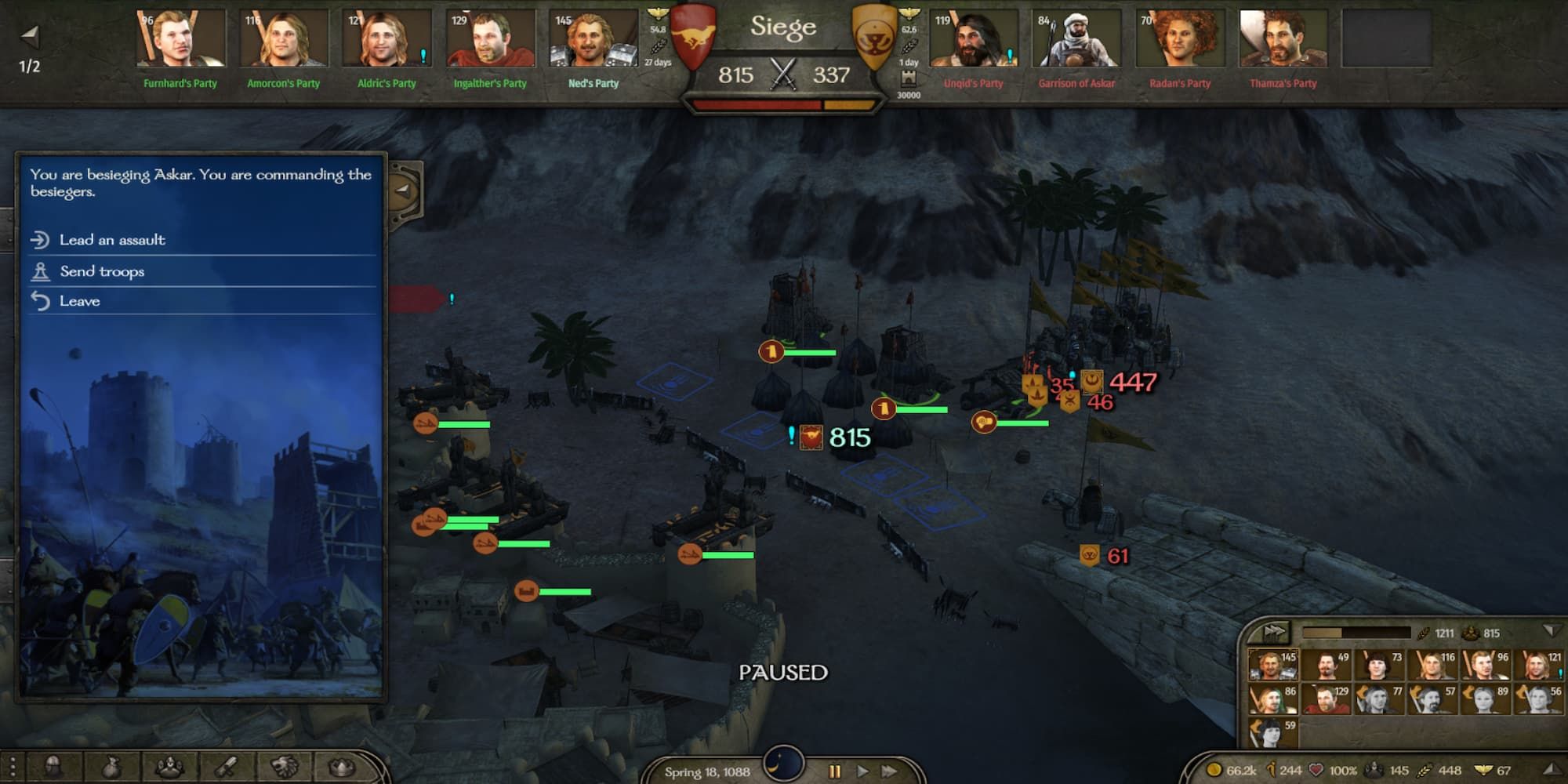
Task: Open the quests scroll icon
Action: [x=227, y=766]
